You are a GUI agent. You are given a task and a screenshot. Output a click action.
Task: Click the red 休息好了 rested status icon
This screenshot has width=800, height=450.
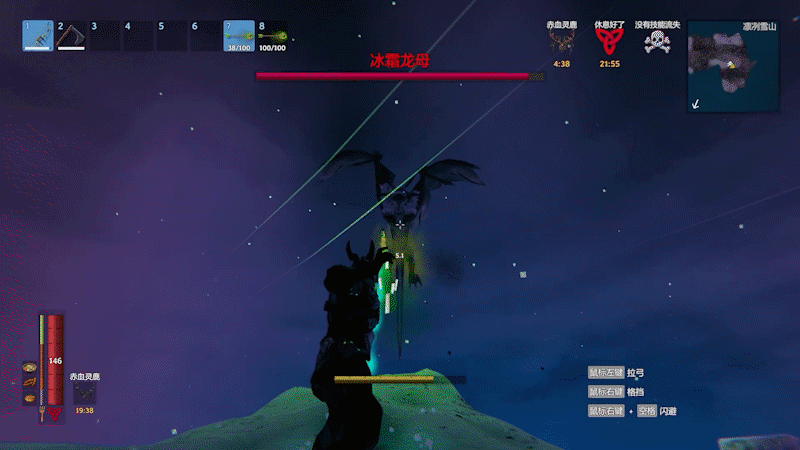pyautogui.click(x=609, y=42)
